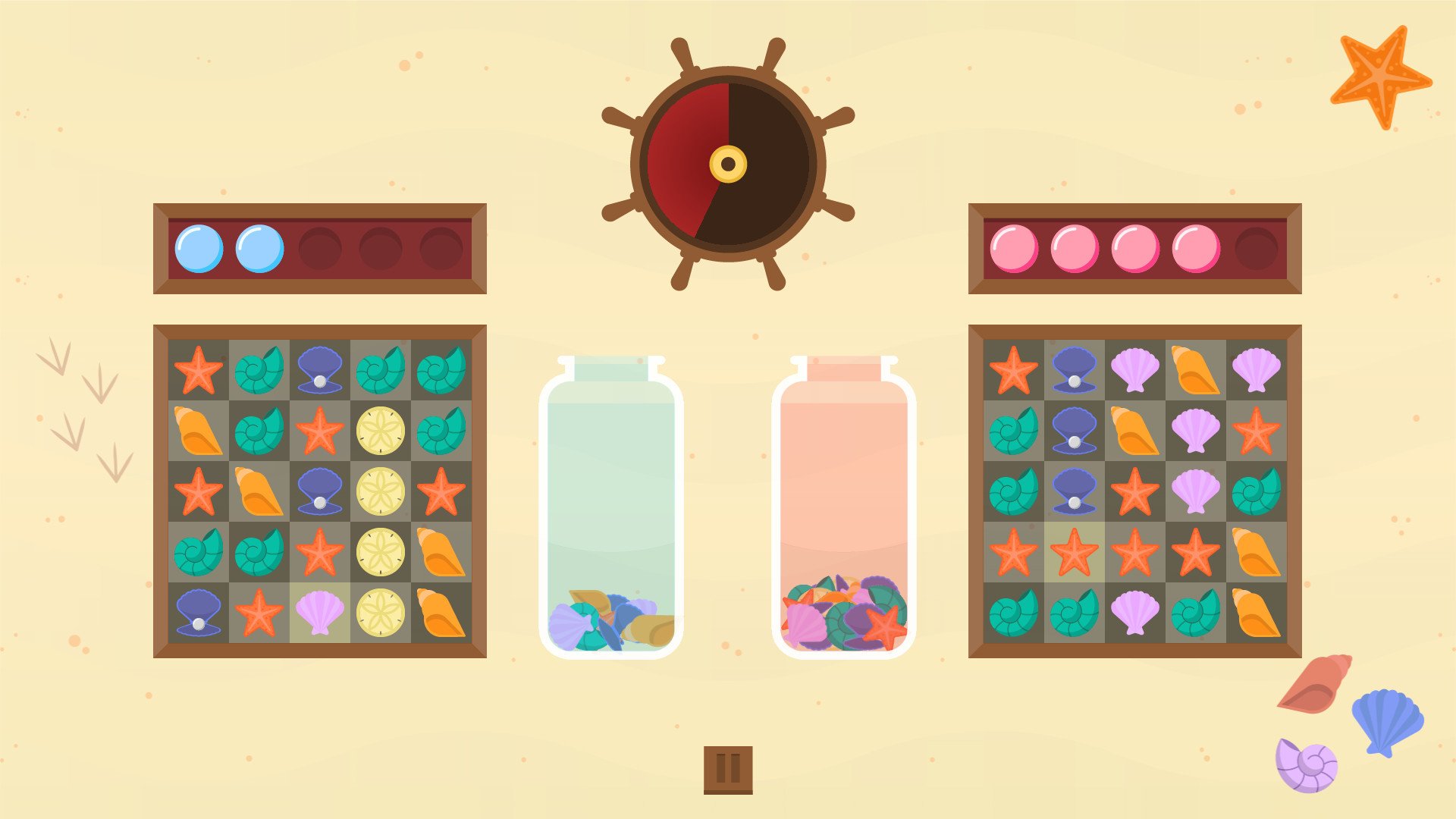Select the orange conch shell in left grid
Screen dimensions: 1456x819
pos(199,430)
